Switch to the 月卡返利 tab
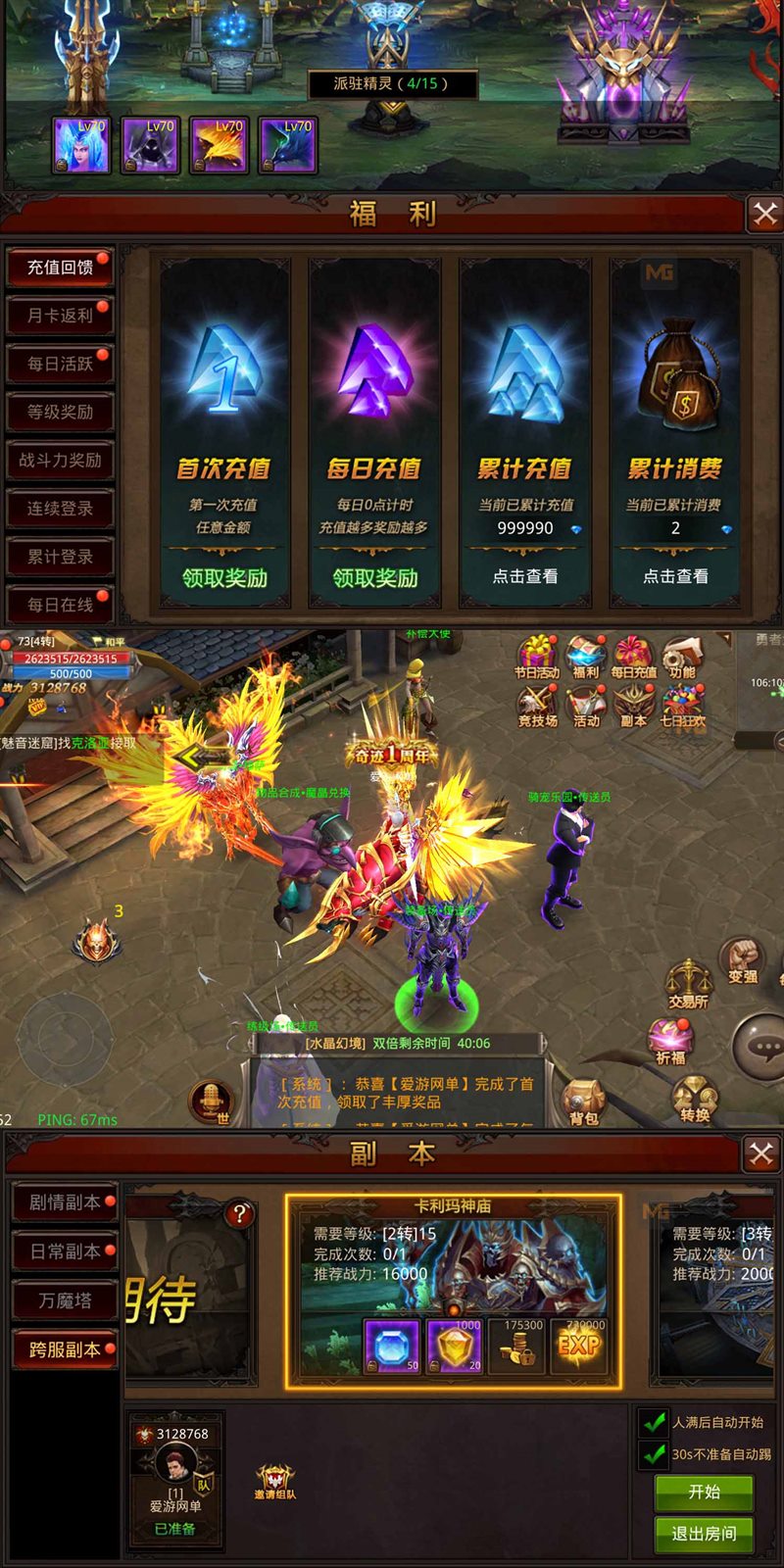 coord(60,316)
